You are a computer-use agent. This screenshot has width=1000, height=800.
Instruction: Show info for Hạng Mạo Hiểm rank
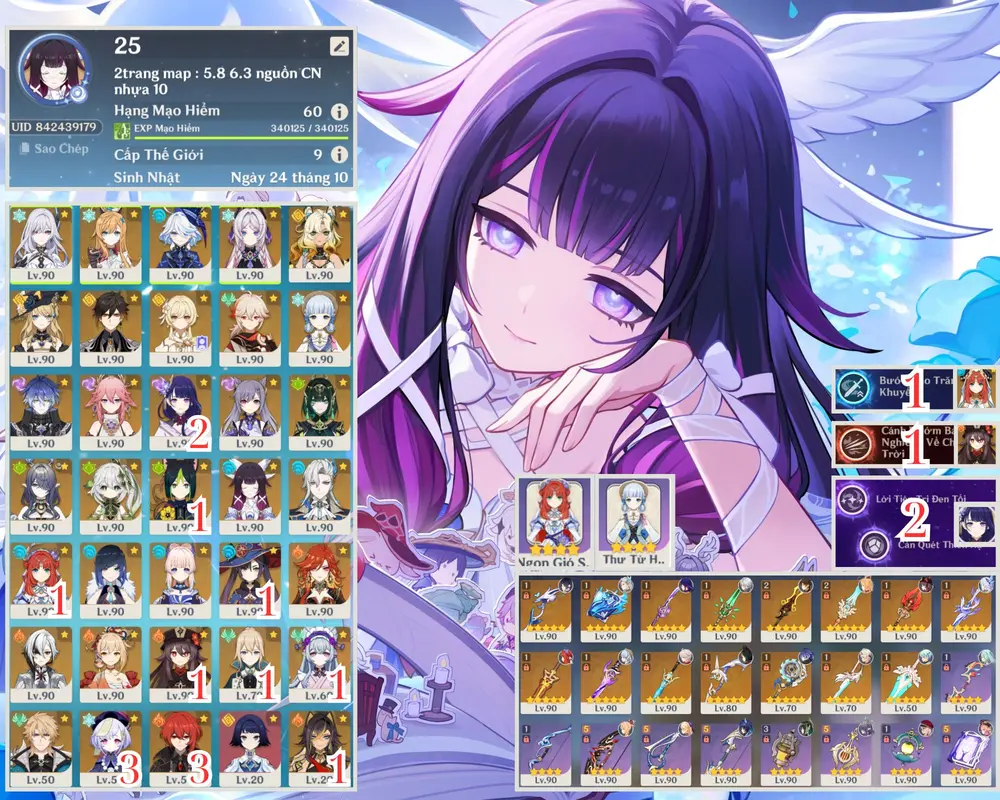click(x=339, y=112)
